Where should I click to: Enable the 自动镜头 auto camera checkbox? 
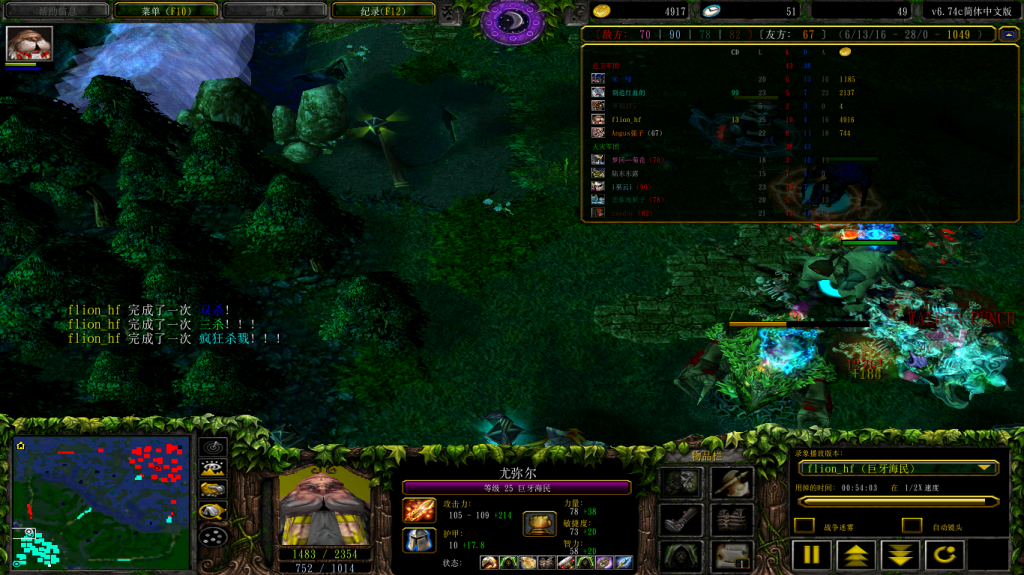[911, 526]
